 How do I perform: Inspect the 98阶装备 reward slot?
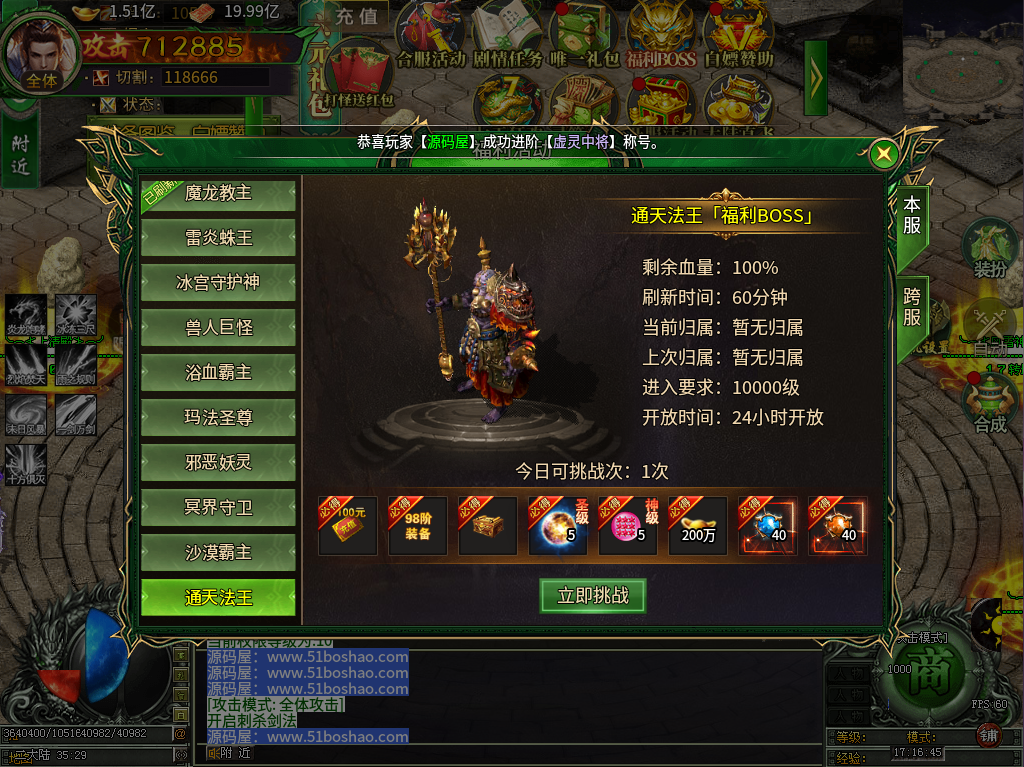(x=418, y=526)
